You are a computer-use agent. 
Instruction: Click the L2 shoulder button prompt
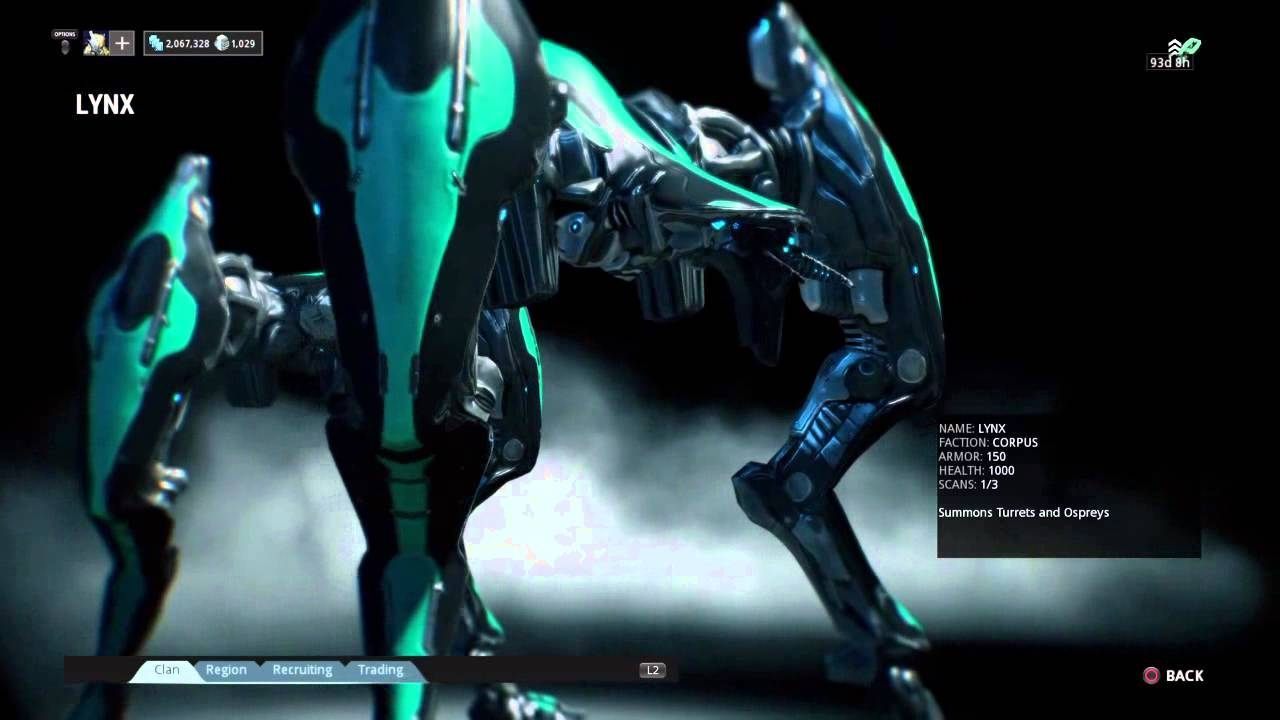coord(652,669)
